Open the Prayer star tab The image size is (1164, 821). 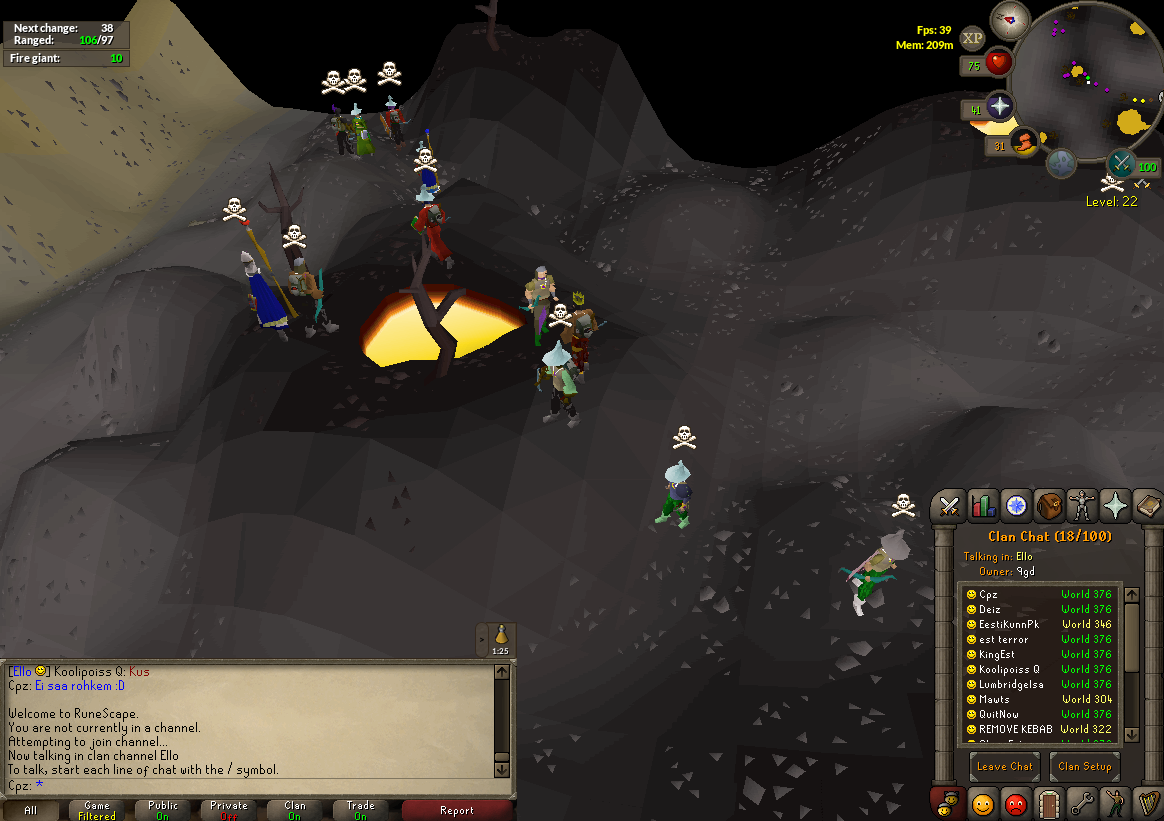tap(1114, 507)
